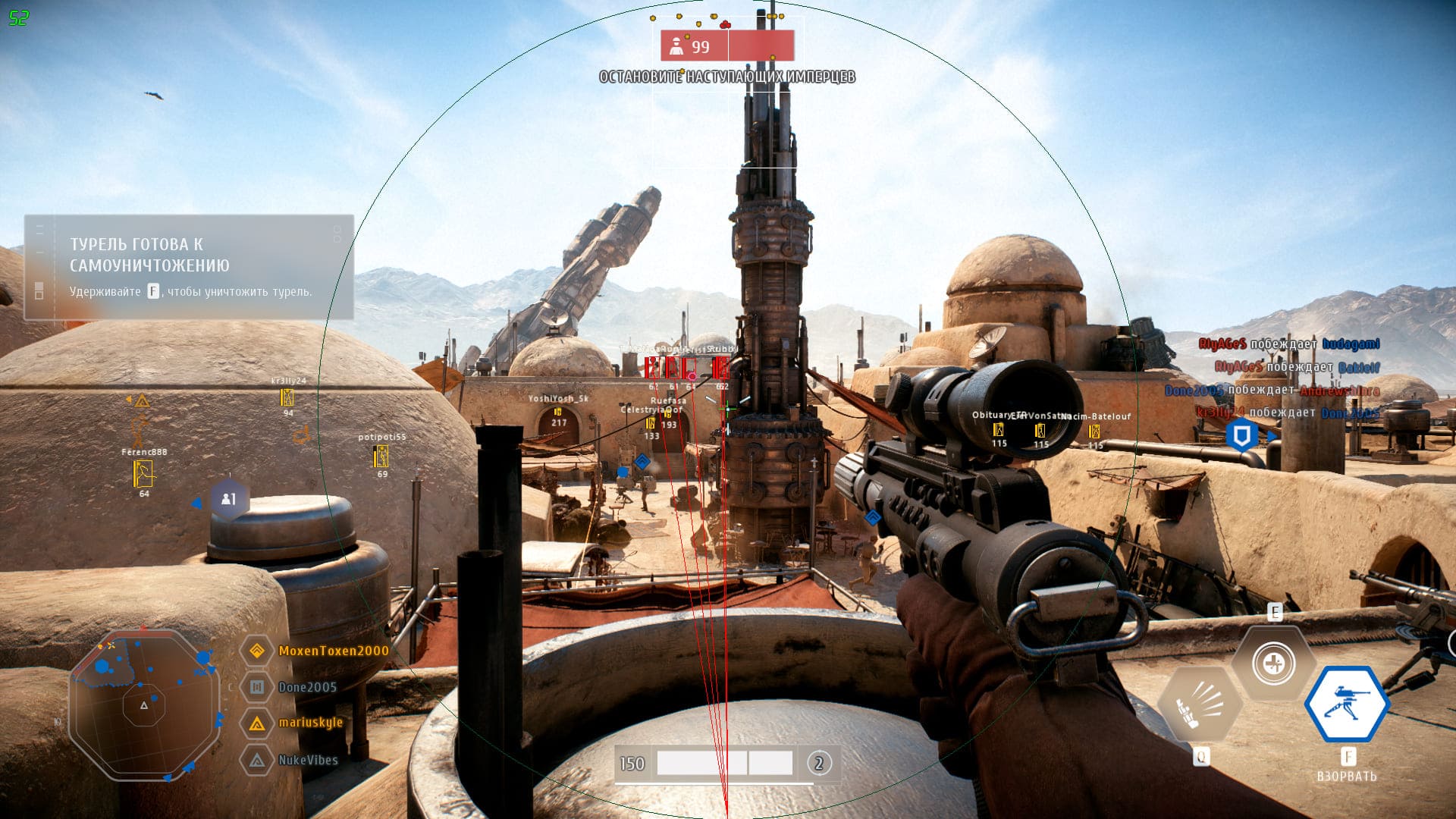The image size is (1456, 819).
Task: Select squad member MoxenToxen2000
Action: coord(333,651)
